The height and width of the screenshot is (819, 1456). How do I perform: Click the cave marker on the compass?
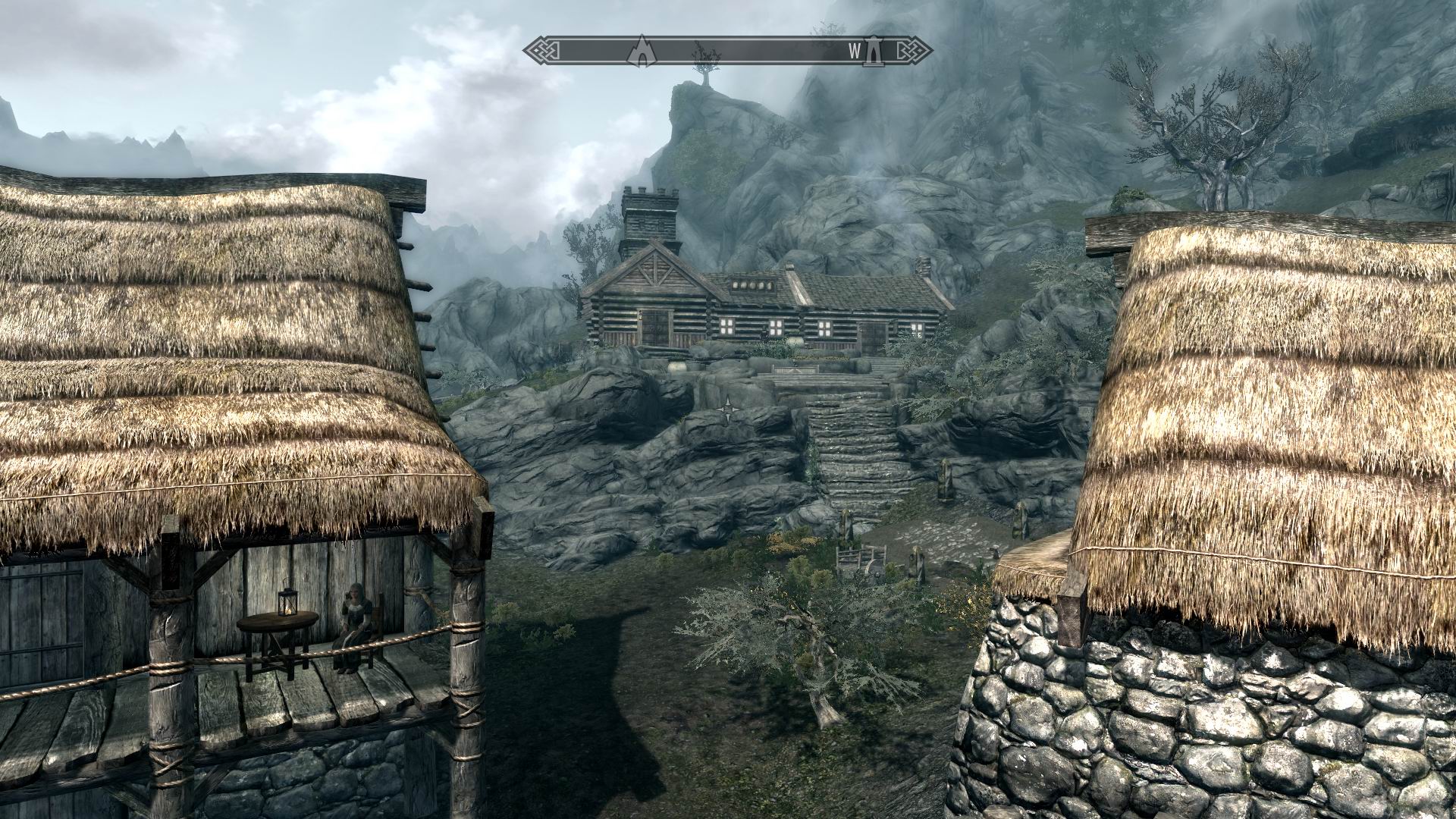click(x=641, y=51)
